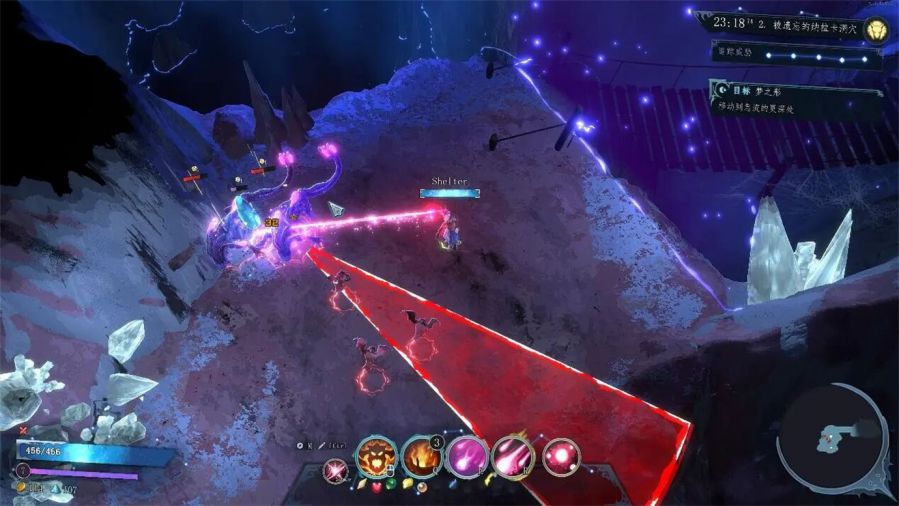The image size is (899, 506).
Task: Cast the single purple comet ability
Action: tap(467, 457)
